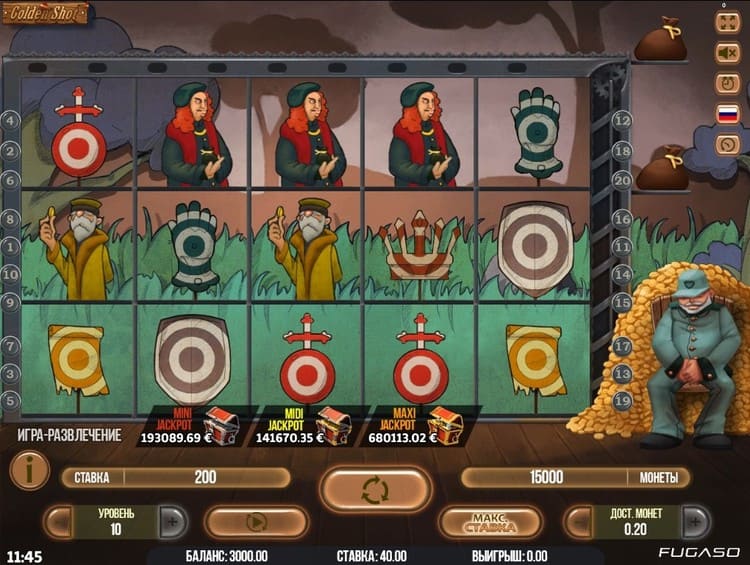
Task: Toggle the sound mute button
Action: (727, 51)
